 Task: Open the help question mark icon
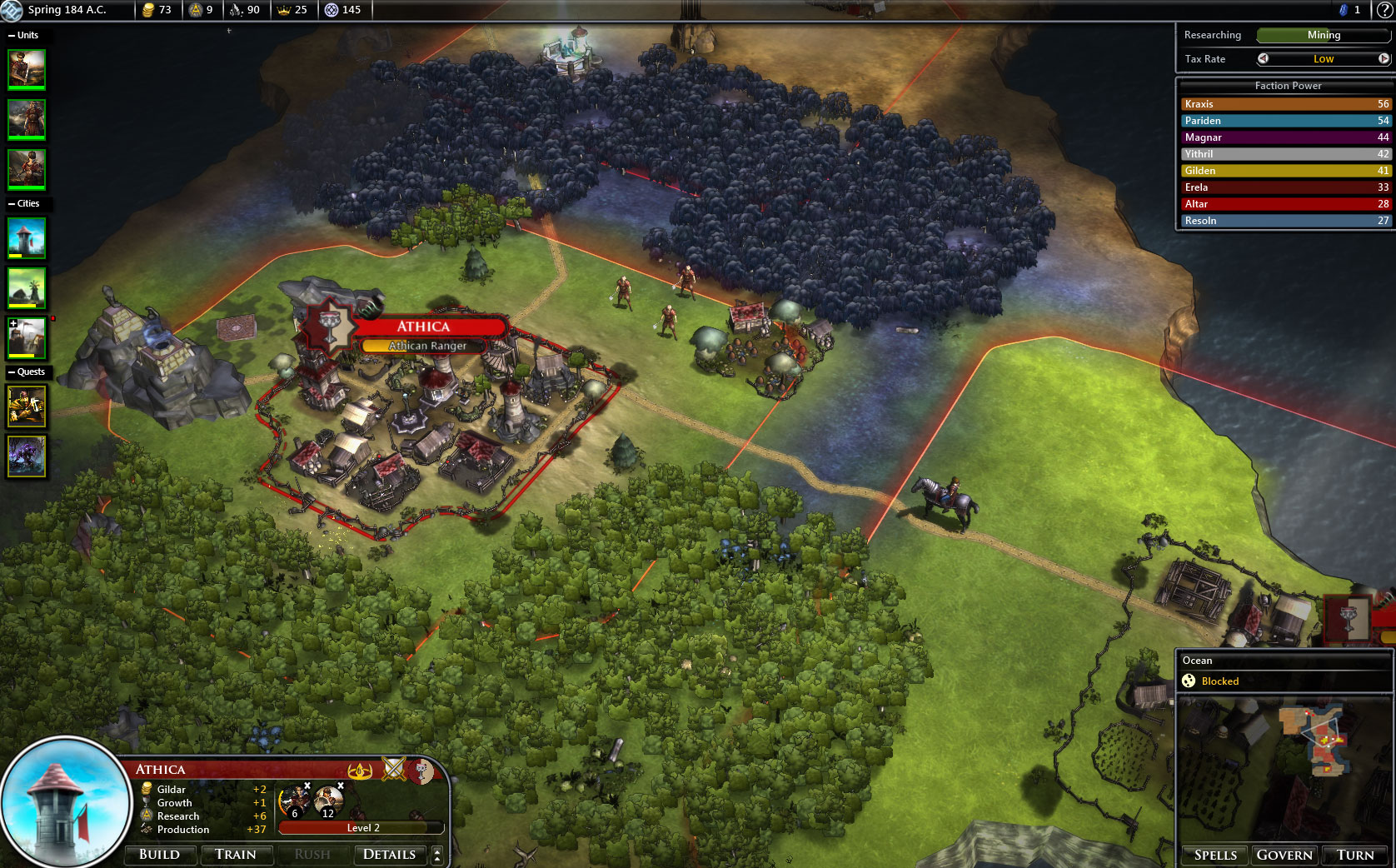tap(1384, 10)
